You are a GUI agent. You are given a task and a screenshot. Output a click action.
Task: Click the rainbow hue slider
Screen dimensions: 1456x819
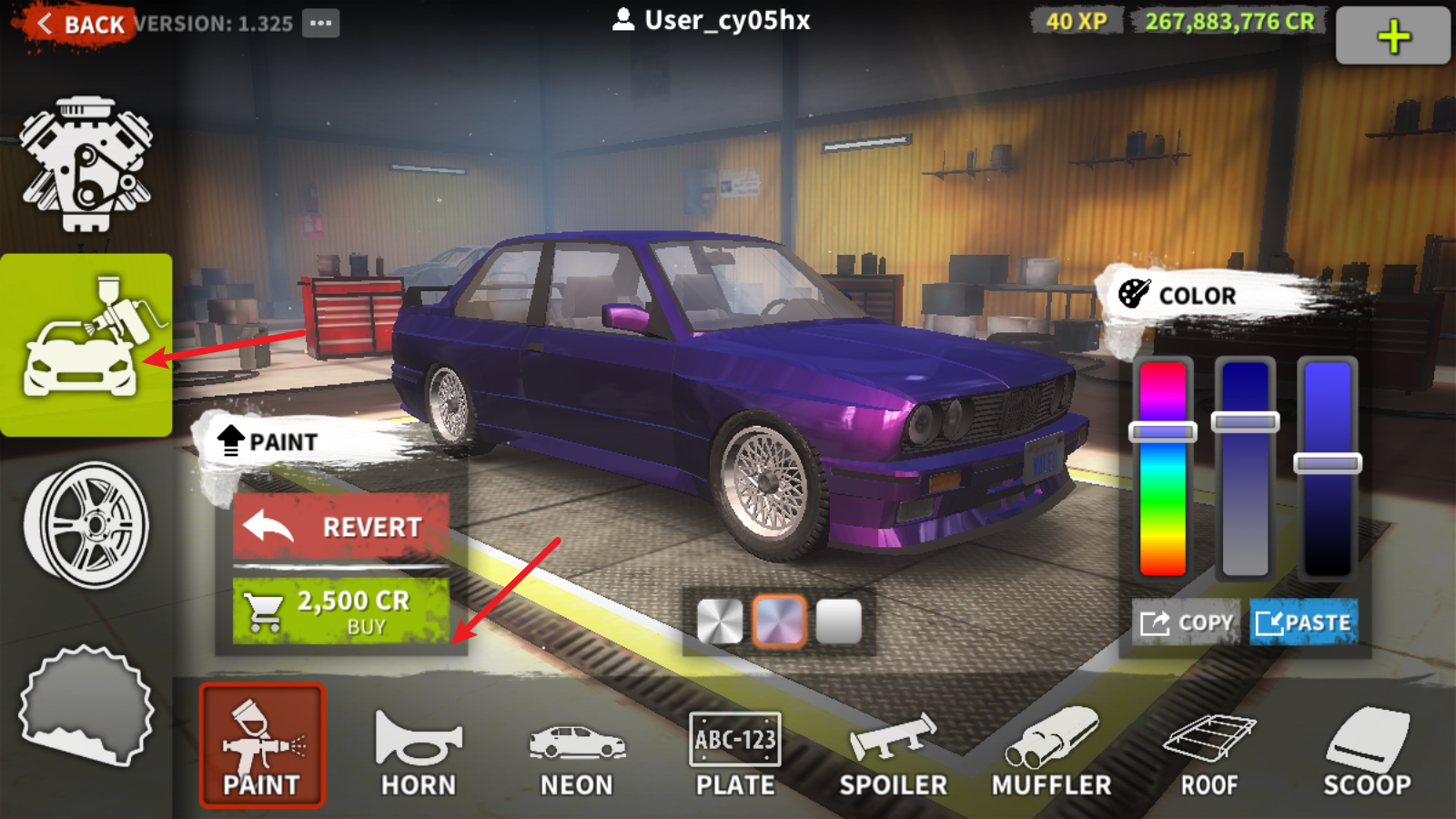[x=1163, y=469]
